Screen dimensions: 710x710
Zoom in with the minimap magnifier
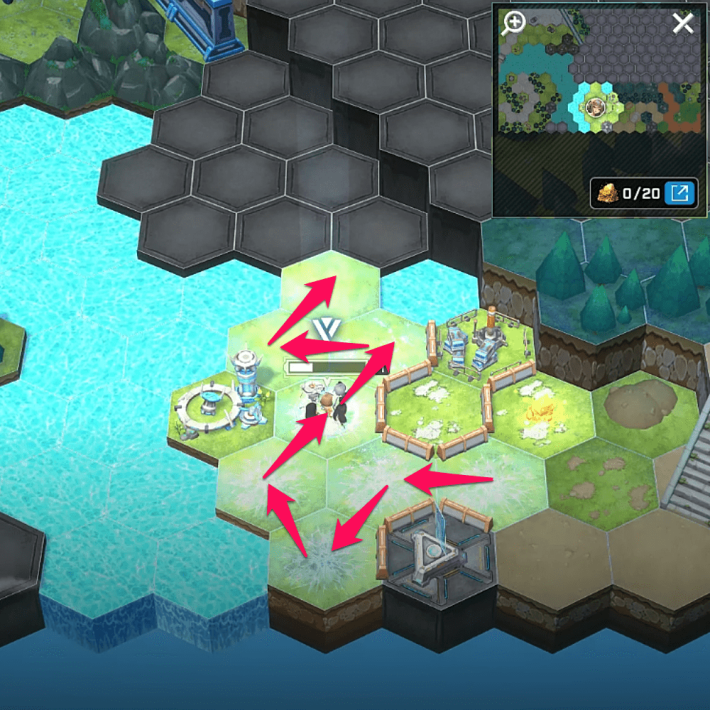[514, 23]
